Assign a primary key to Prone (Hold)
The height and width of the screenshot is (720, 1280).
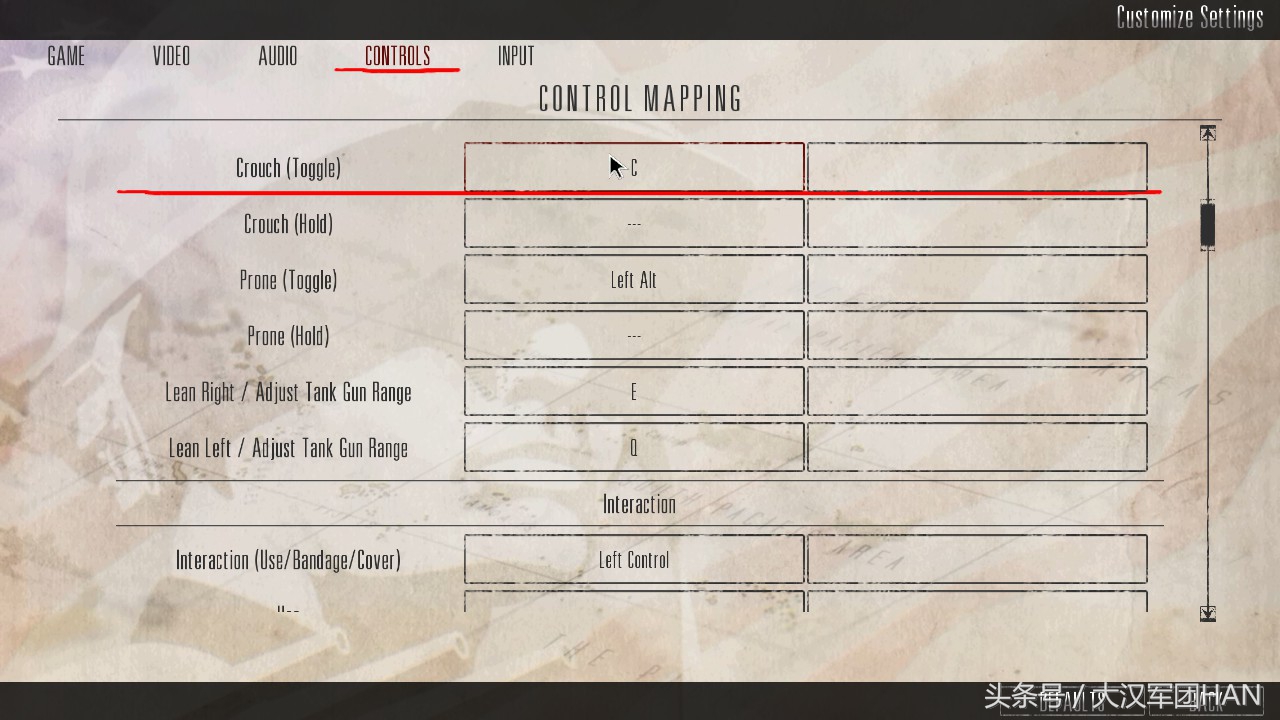(634, 336)
